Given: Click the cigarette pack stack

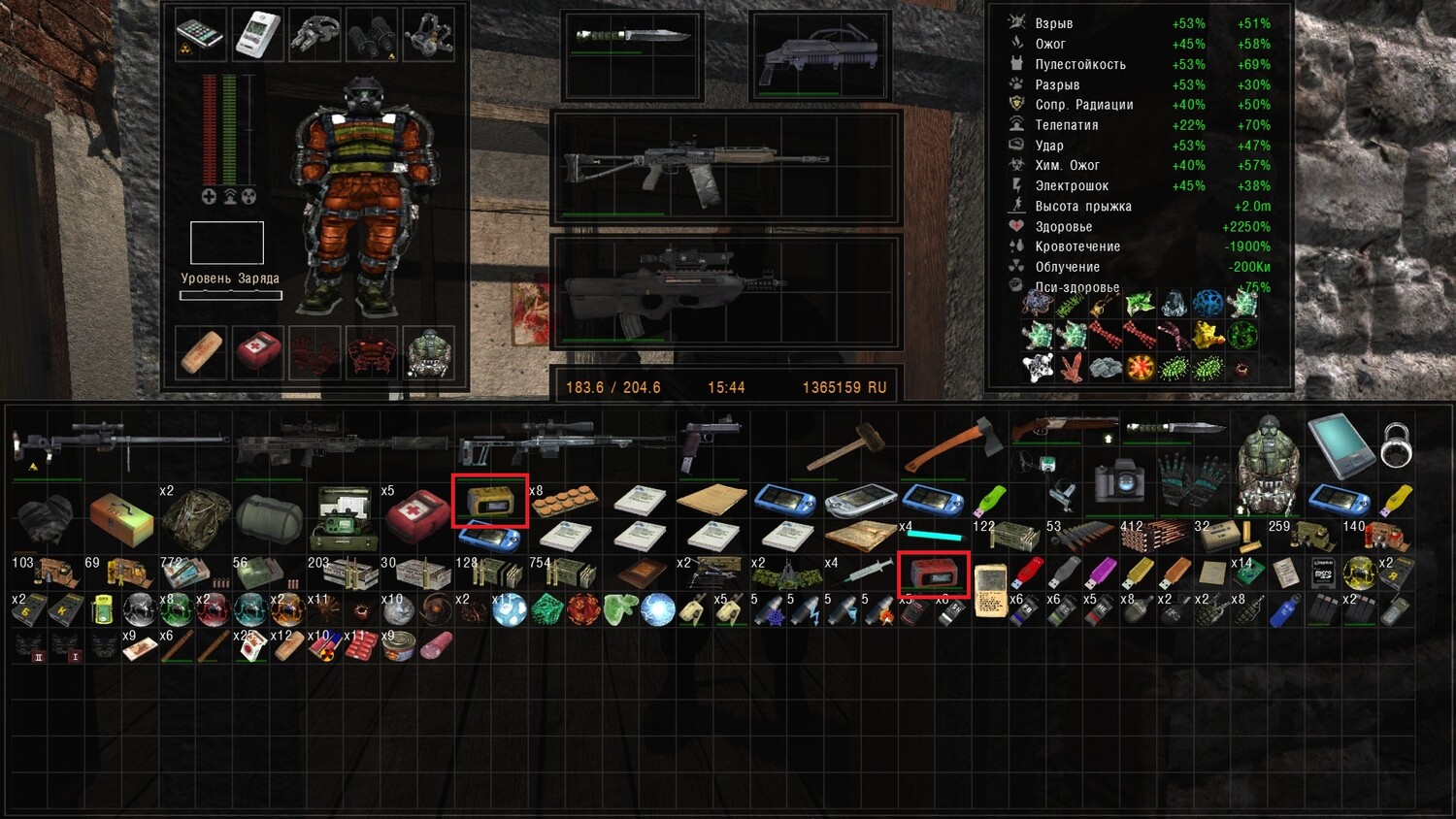Looking at the screenshot, I should (250, 647).
